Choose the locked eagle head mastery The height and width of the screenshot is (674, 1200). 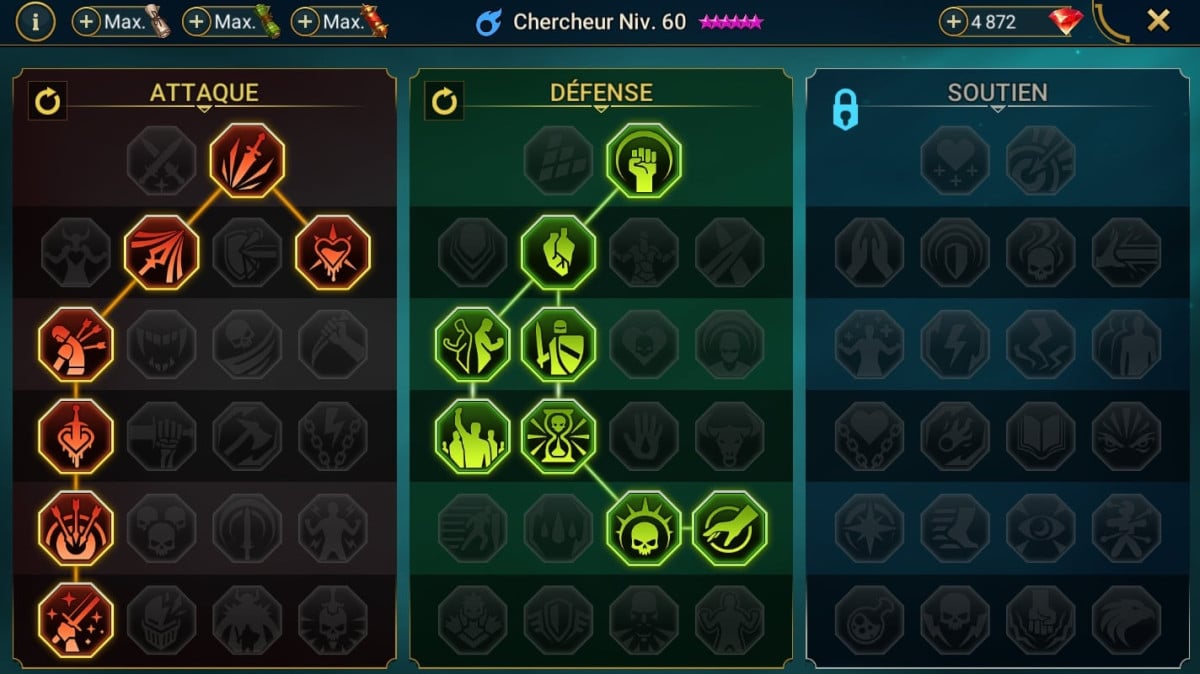[x=1126, y=620]
